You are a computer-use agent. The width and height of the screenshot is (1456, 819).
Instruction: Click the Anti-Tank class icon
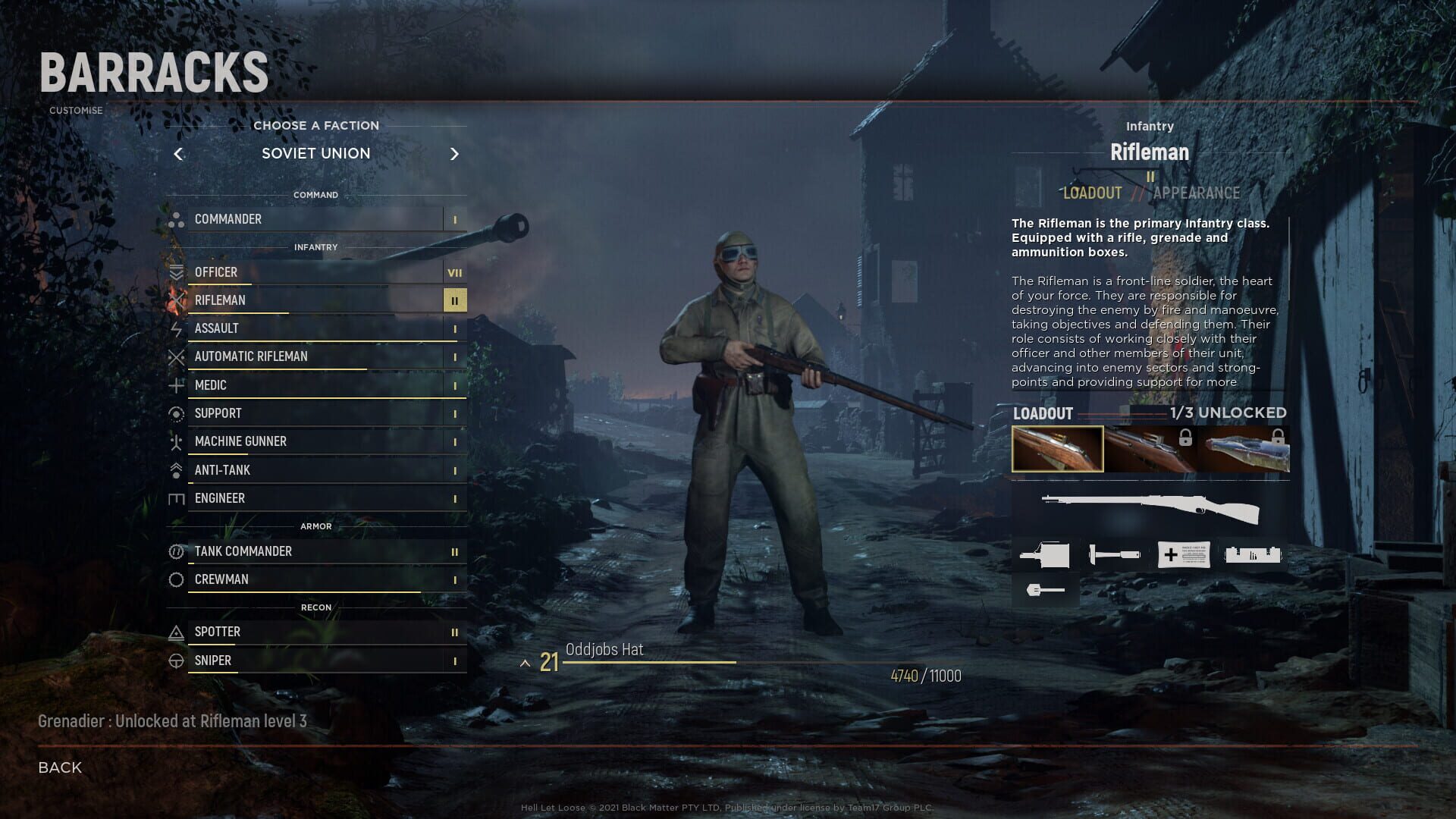[177, 470]
